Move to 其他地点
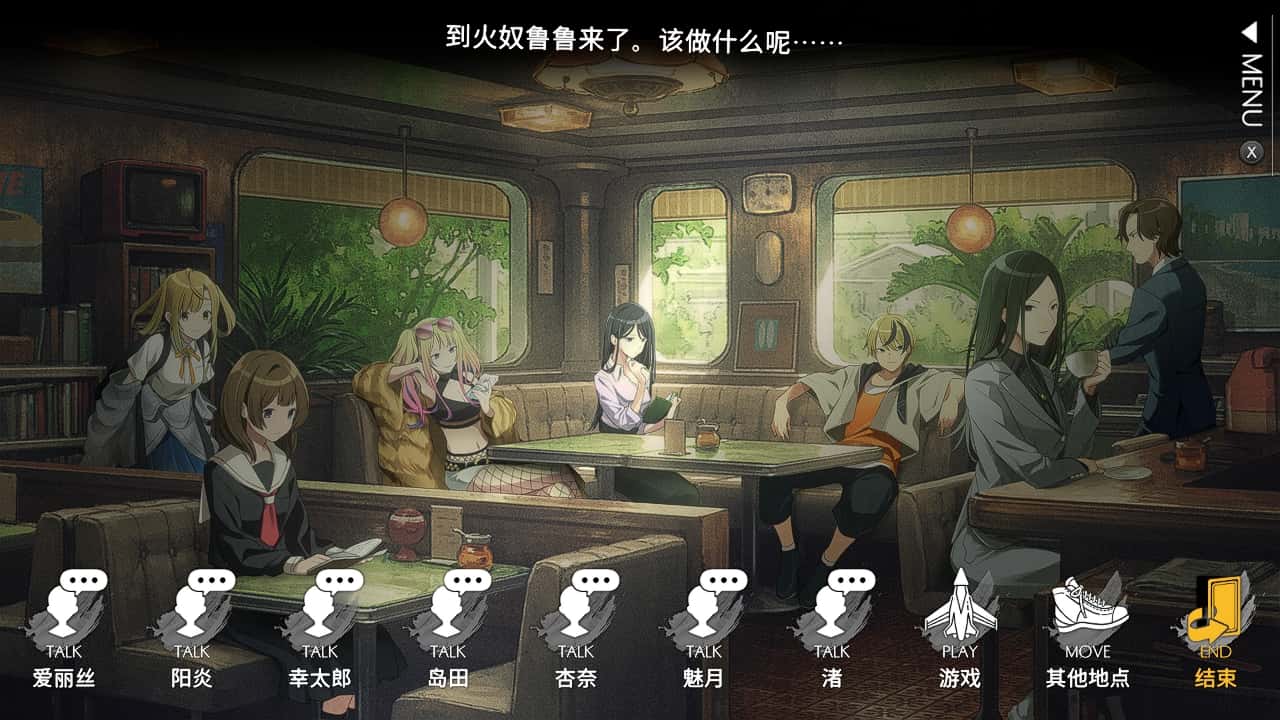 [1088, 627]
